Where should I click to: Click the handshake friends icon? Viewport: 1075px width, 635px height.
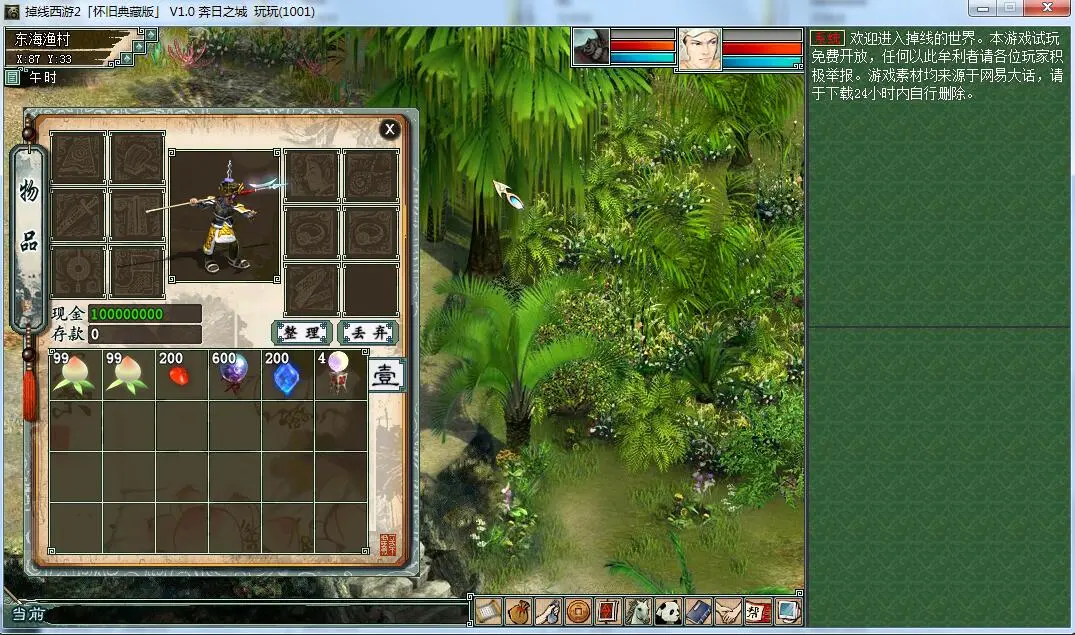coord(728,611)
